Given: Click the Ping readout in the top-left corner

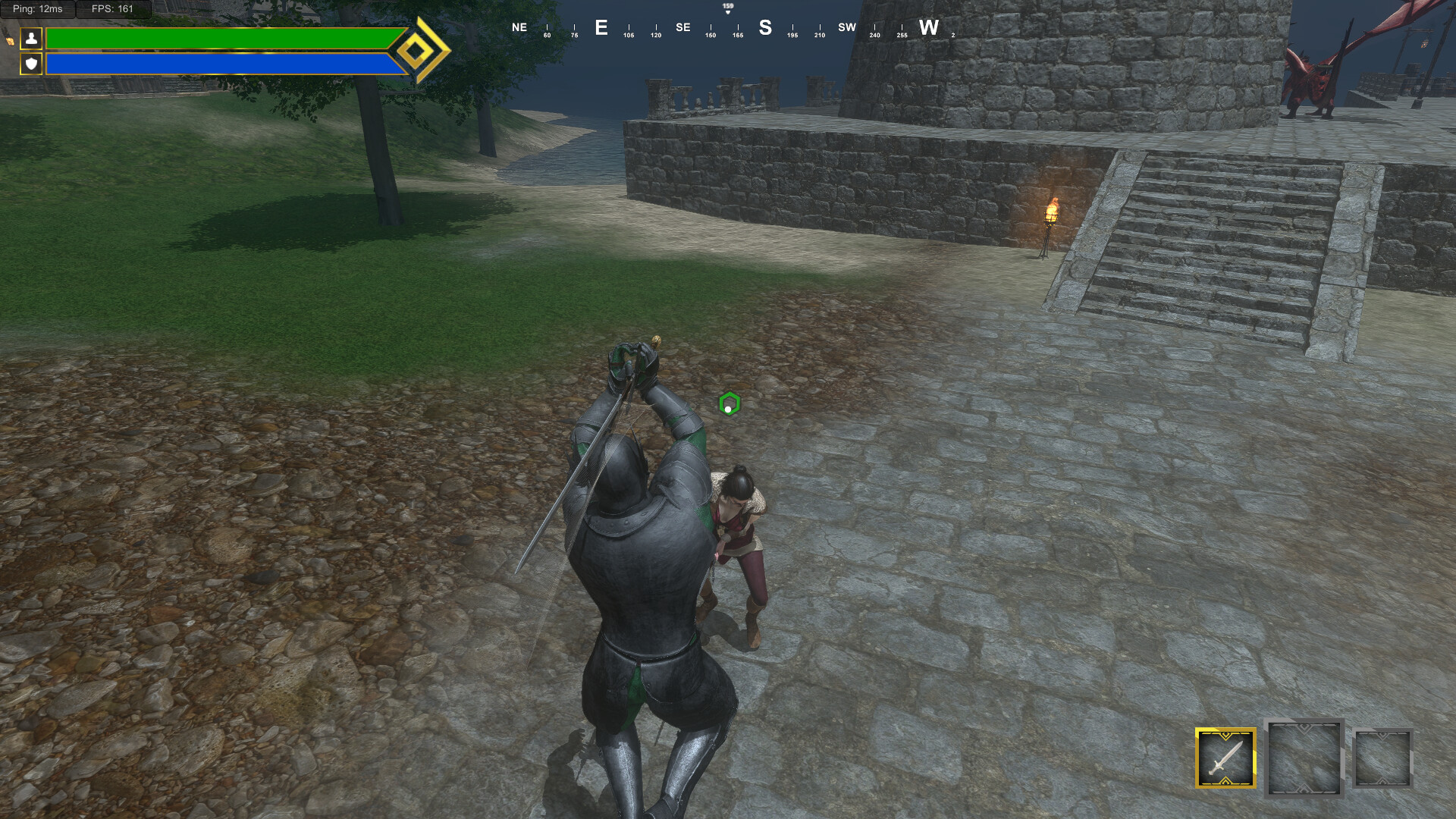Looking at the screenshot, I should tap(36, 10).
